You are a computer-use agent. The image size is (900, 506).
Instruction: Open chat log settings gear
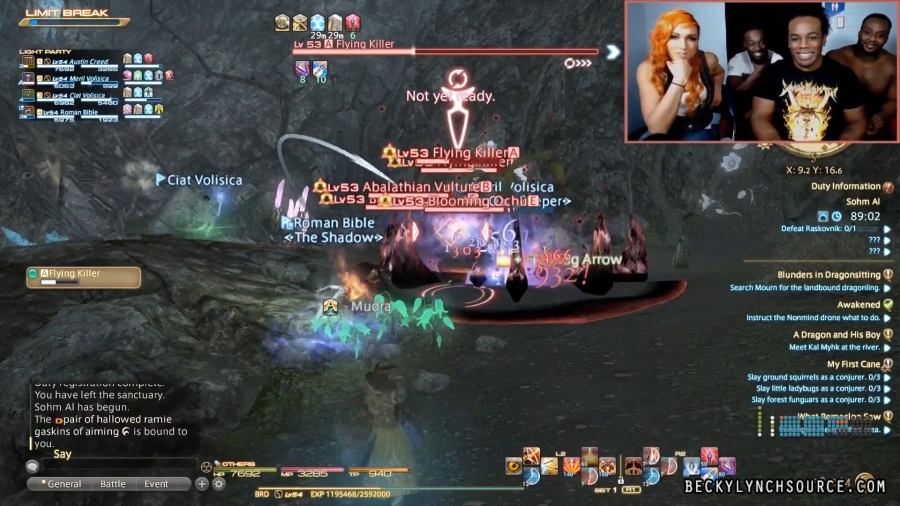point(218,484)
